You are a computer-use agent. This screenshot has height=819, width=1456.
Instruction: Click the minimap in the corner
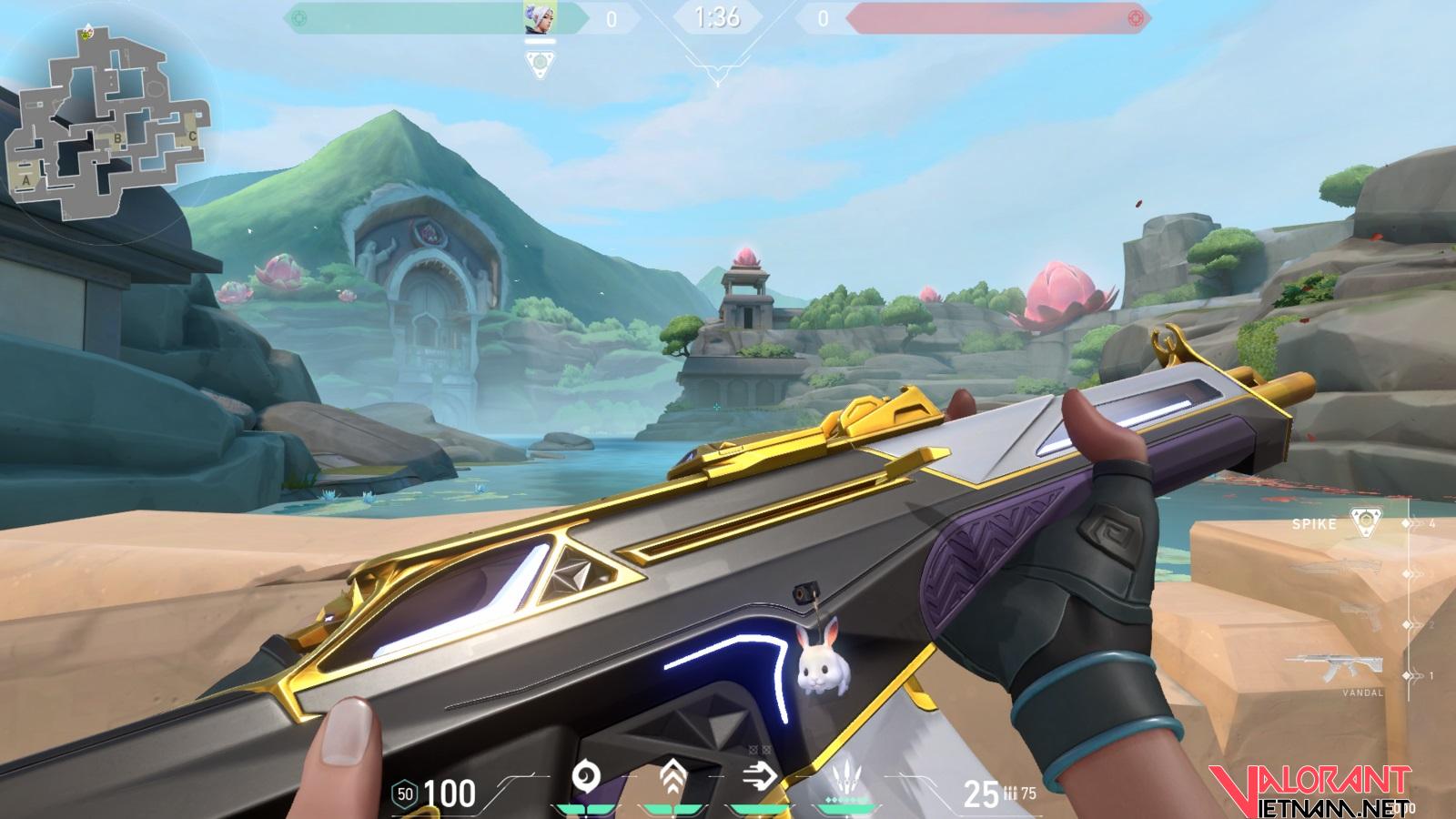[109, 123]
